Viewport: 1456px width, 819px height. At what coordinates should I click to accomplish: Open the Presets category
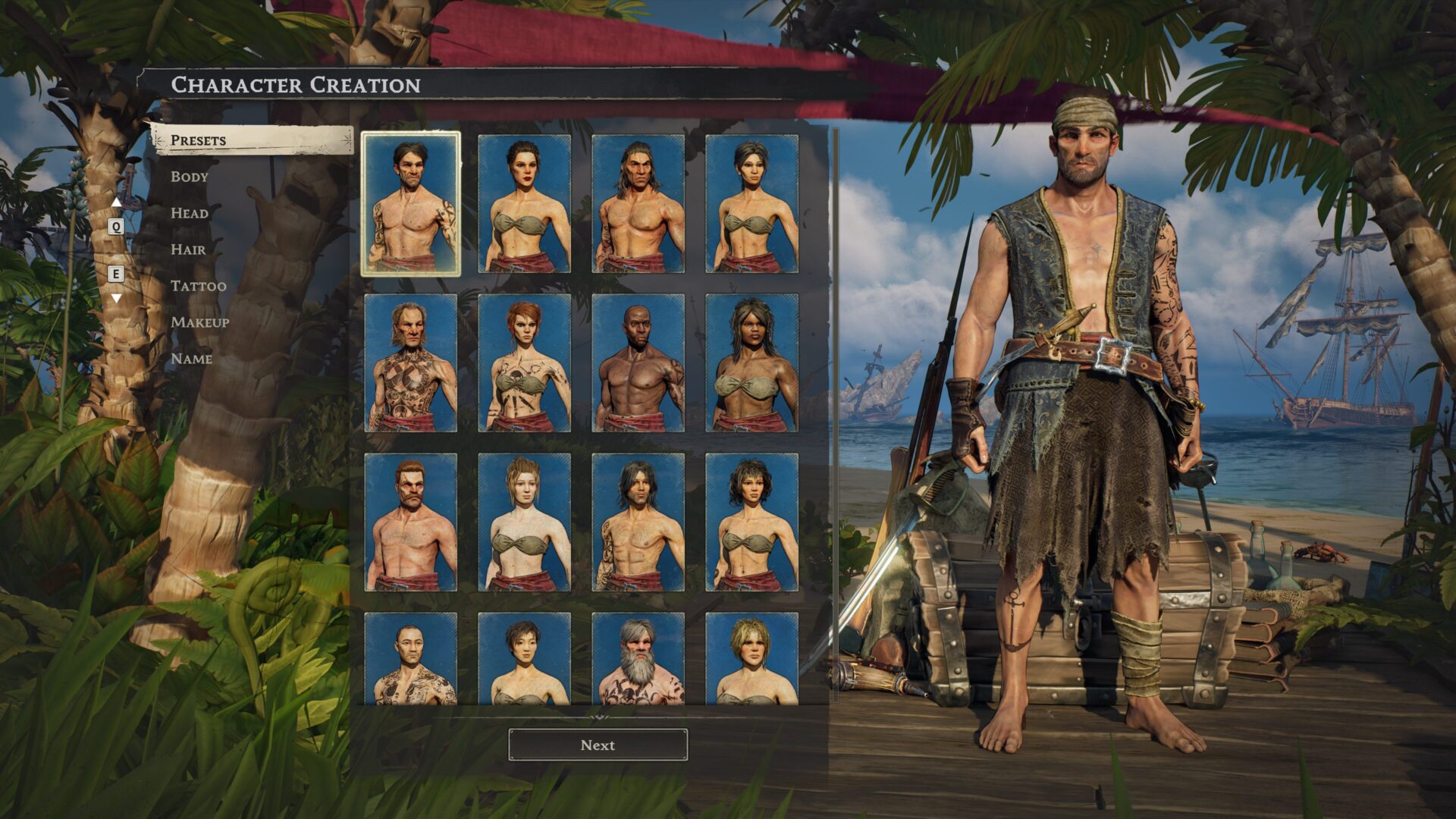pos(199,140)
